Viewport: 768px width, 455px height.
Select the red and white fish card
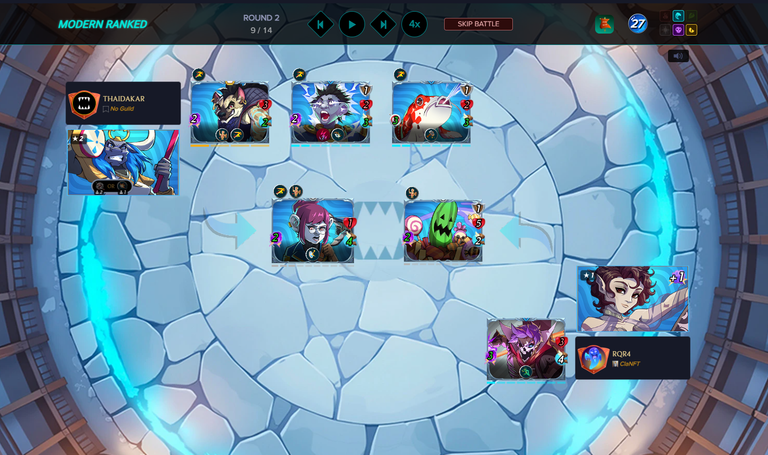pos(431,113)
